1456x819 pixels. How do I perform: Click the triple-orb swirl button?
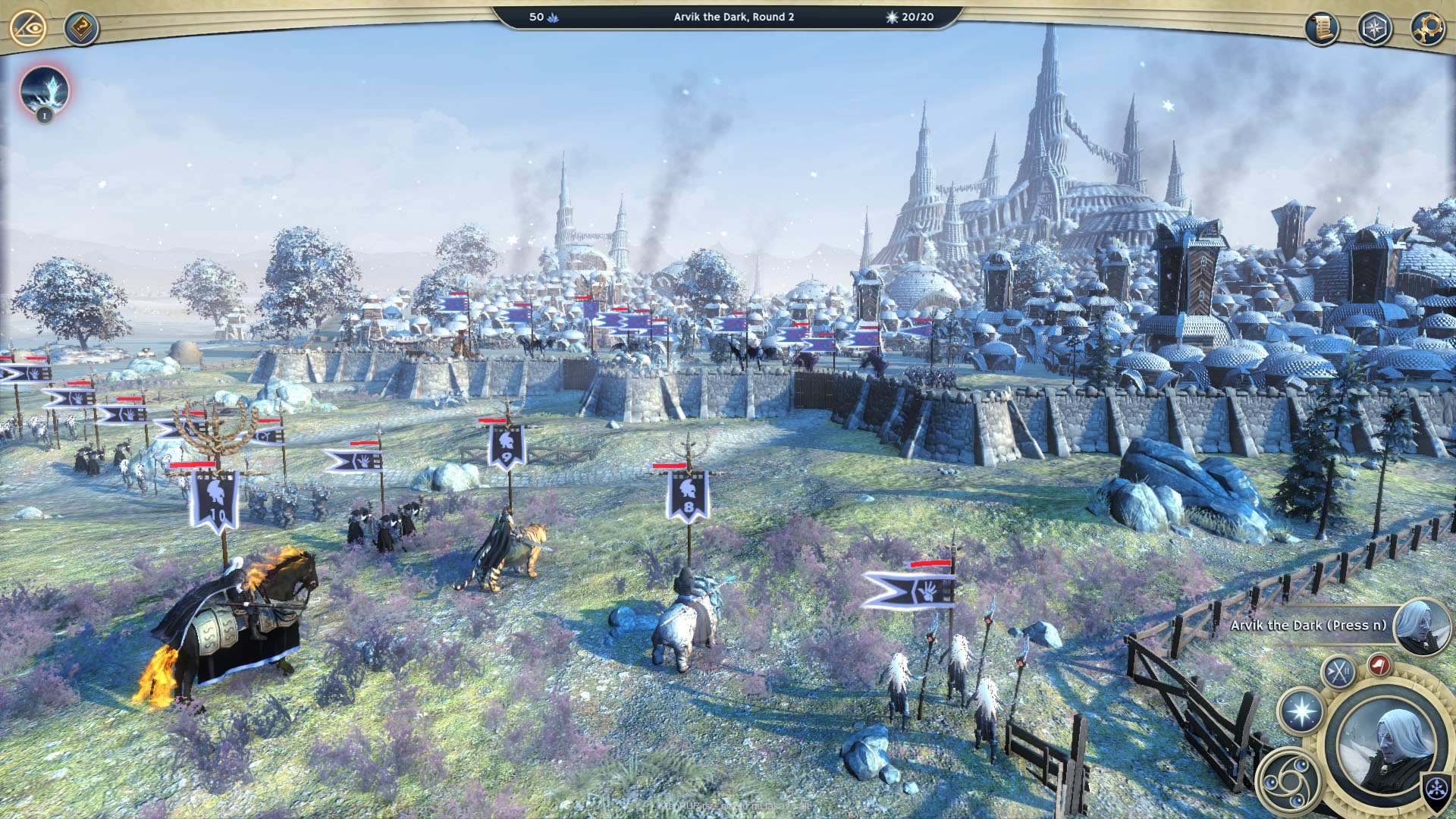1288,779
